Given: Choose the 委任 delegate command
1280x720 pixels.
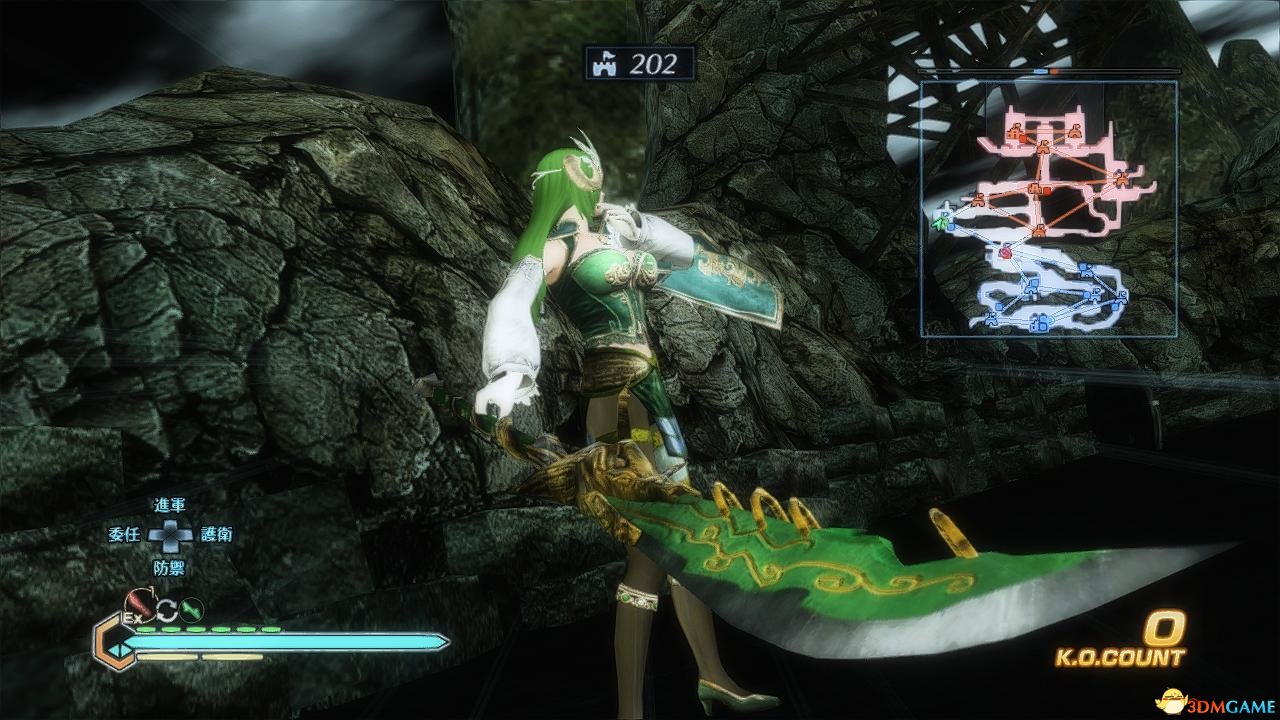Looking at the screenshot, I should [x=124, y=535].
